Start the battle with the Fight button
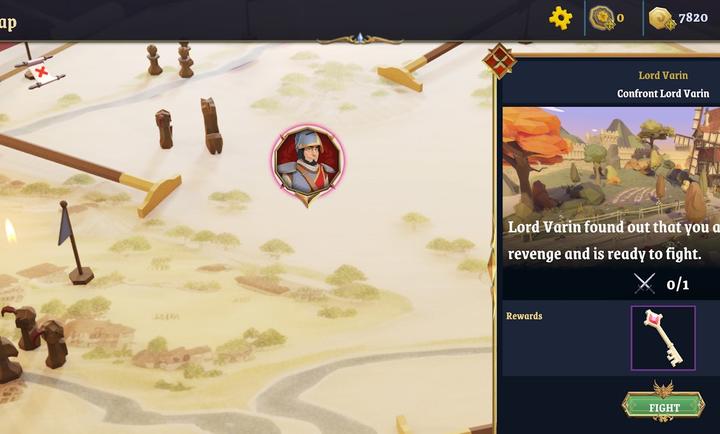 664,407
